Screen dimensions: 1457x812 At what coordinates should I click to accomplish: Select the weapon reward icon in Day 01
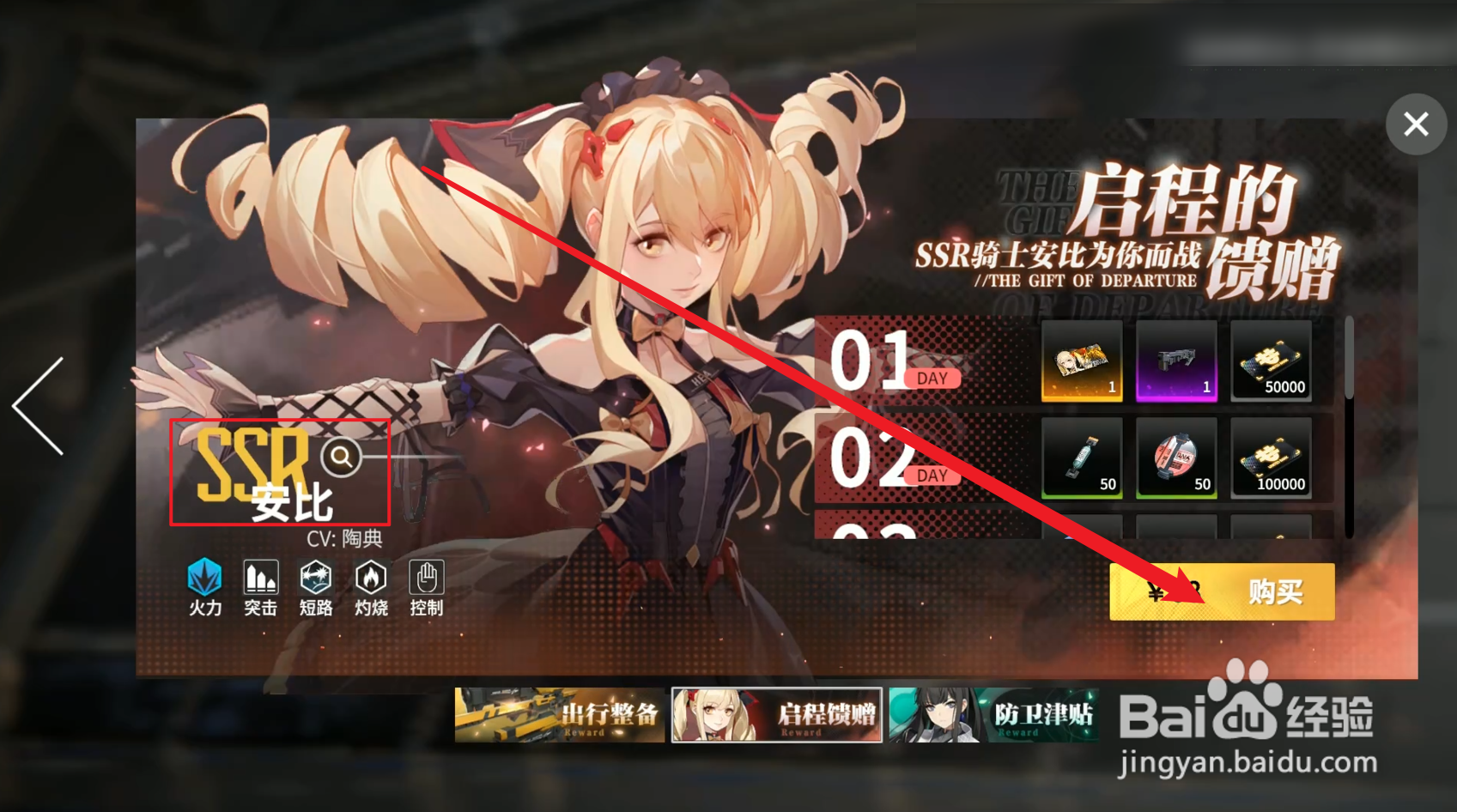coord(1177,362)
